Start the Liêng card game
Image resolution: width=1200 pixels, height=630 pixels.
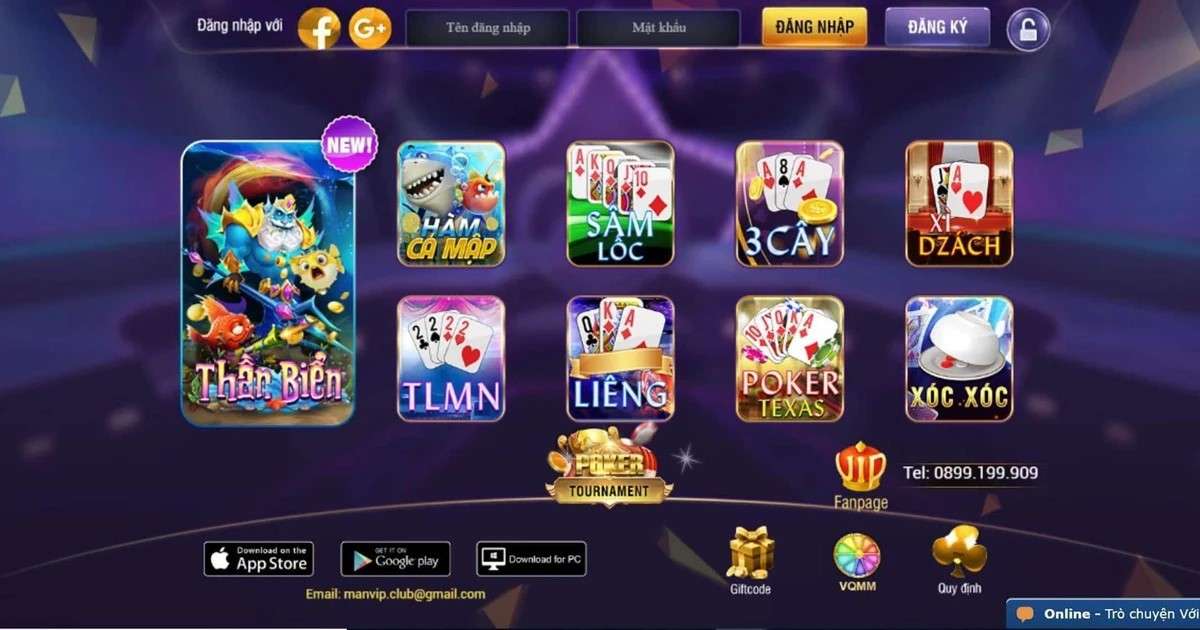[620, 358]
